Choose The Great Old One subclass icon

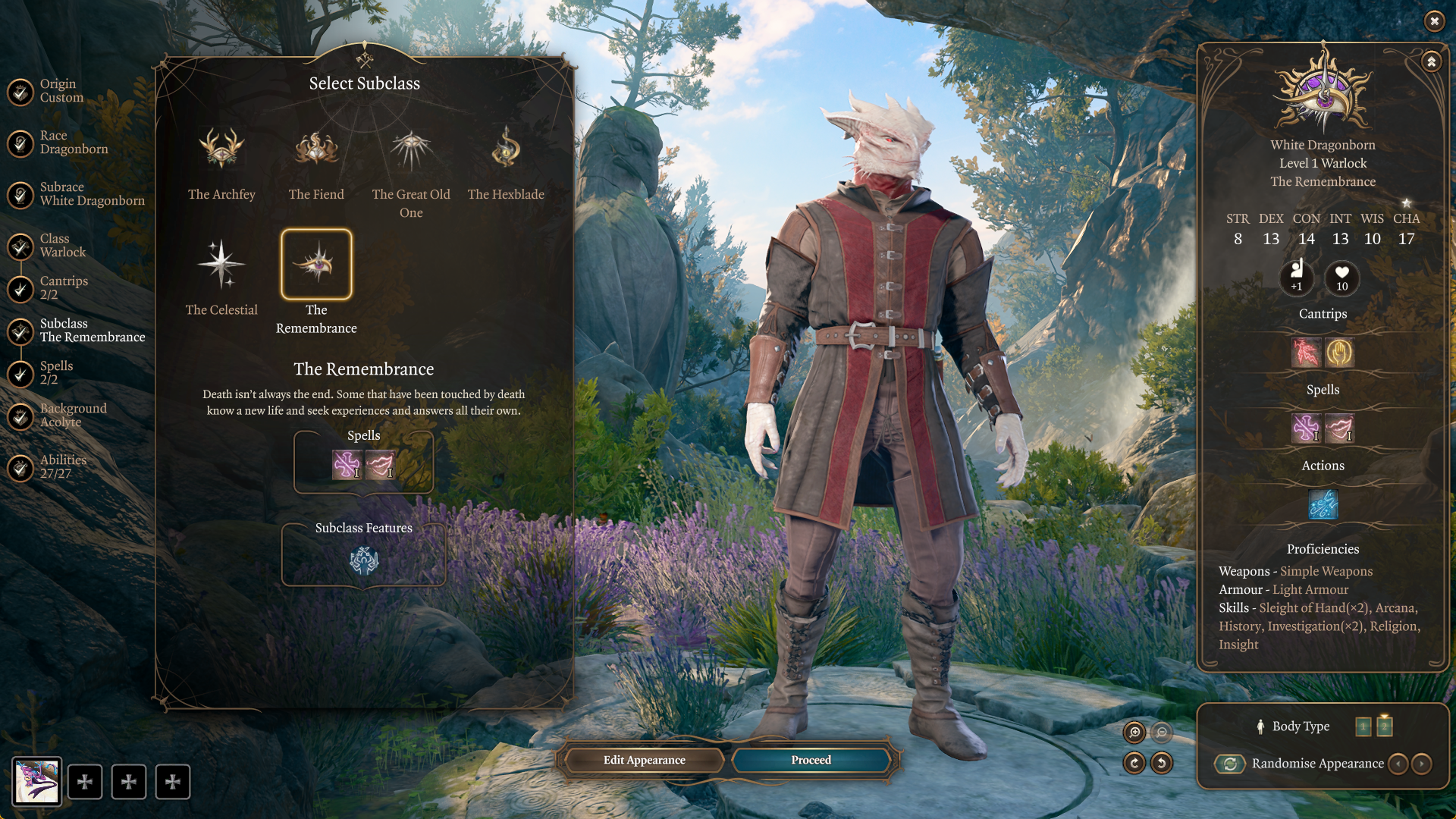[x=410, y=150]
